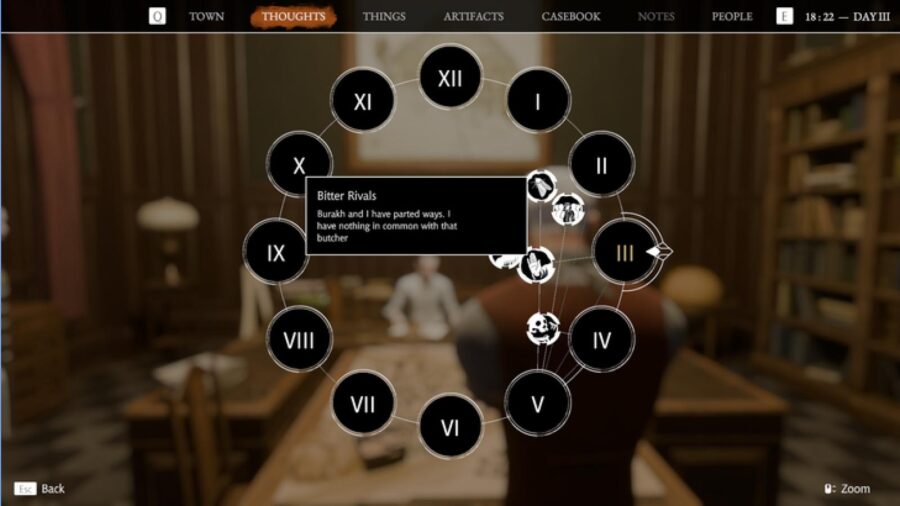The width and height of the screenshot is (900, 506).
Task: Select hour VI circle
Action: point(450,427)
